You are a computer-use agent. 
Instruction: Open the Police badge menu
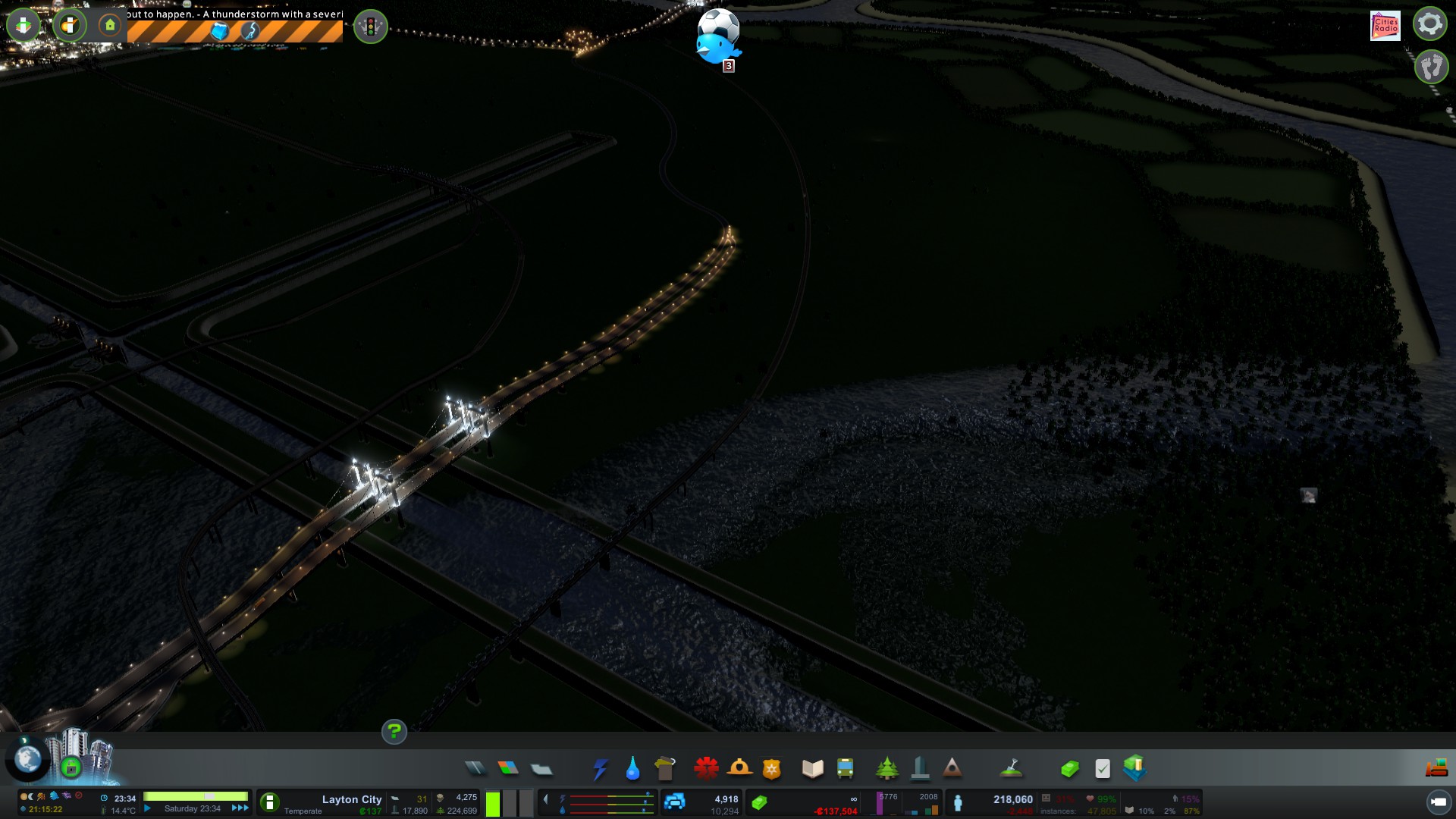click(x=771, y=769)
